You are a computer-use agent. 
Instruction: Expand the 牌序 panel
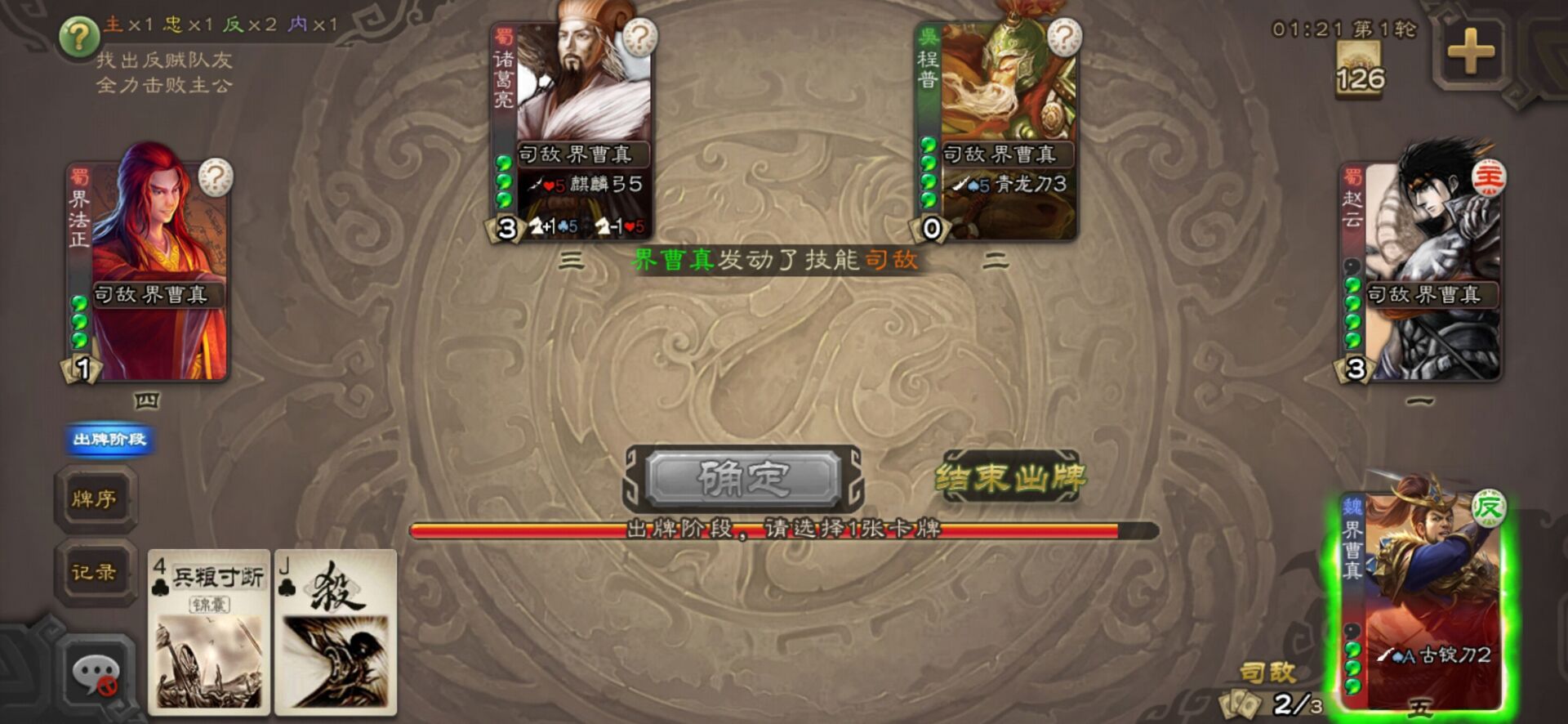click(96, 500)
